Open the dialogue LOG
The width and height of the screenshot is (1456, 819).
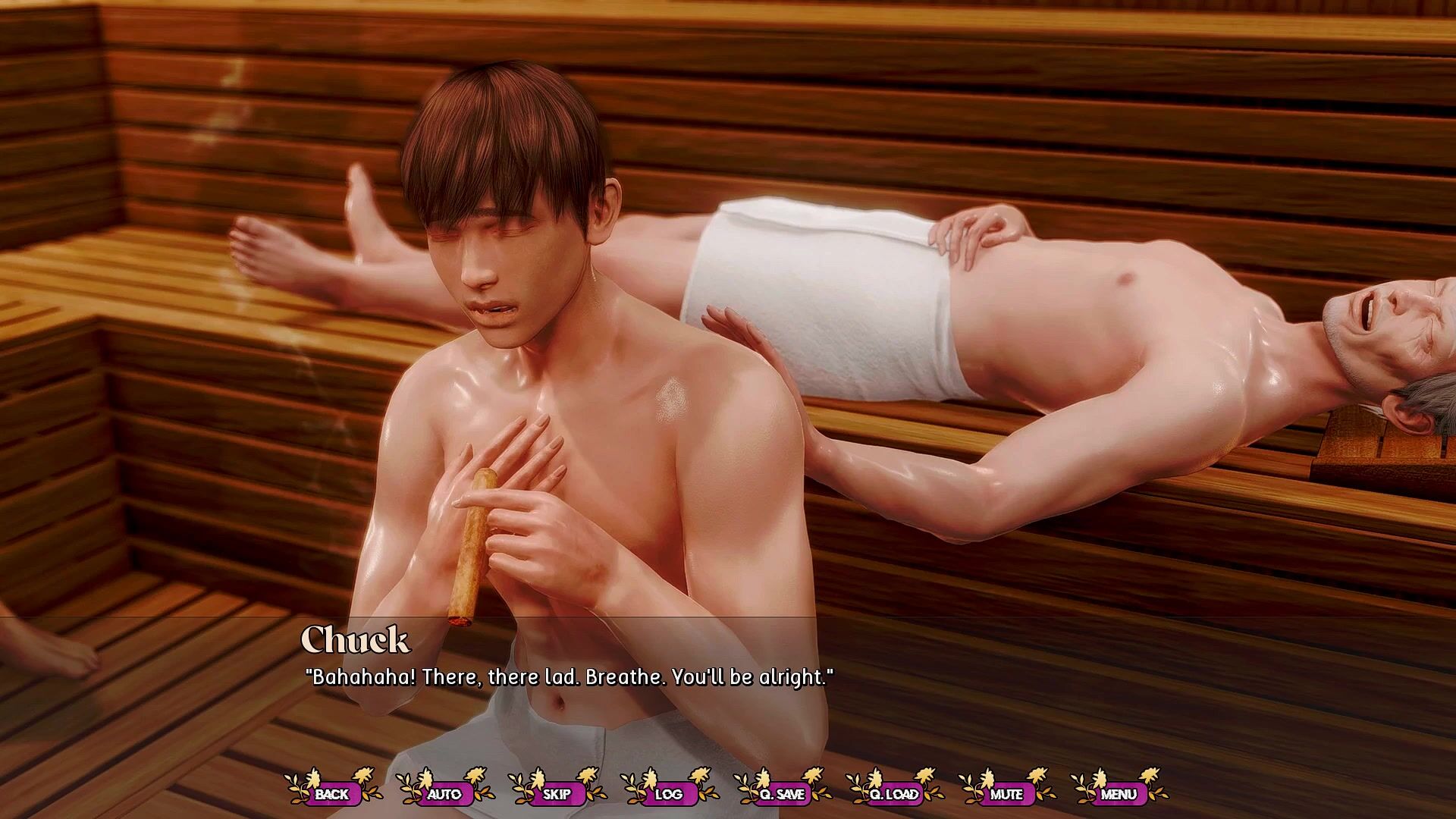668,794
